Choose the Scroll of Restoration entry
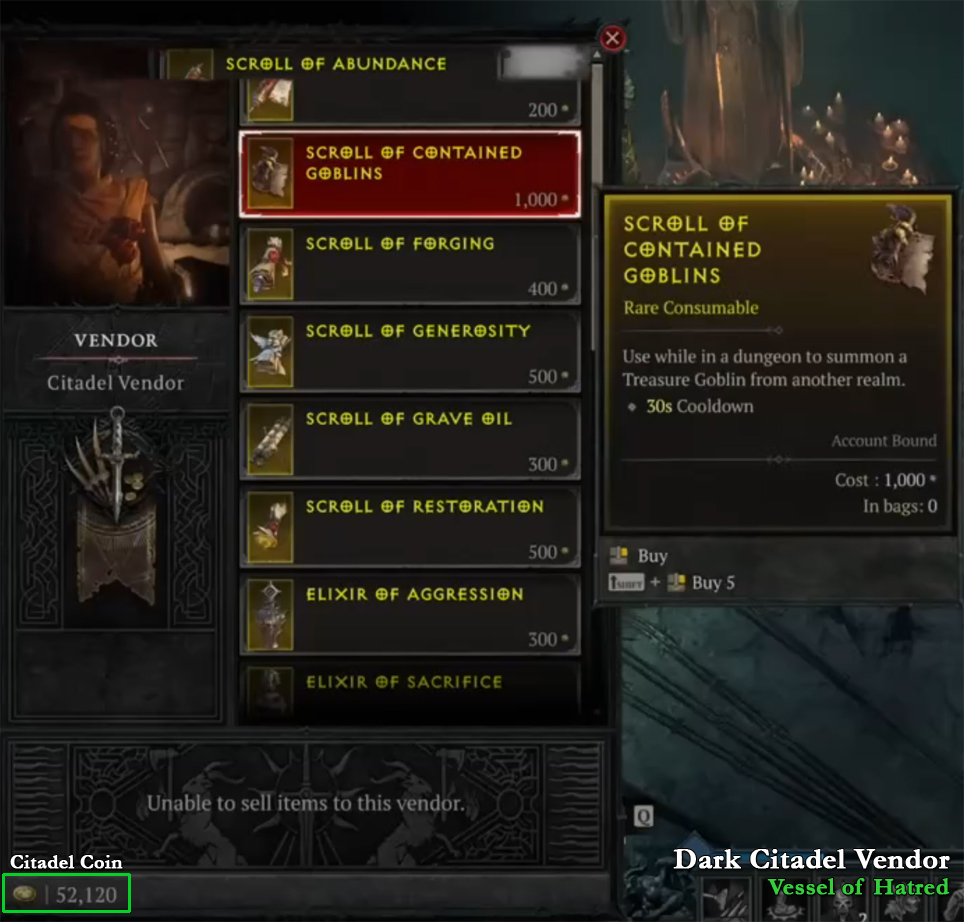The image size is (964, 922). (x=410, y=526)
